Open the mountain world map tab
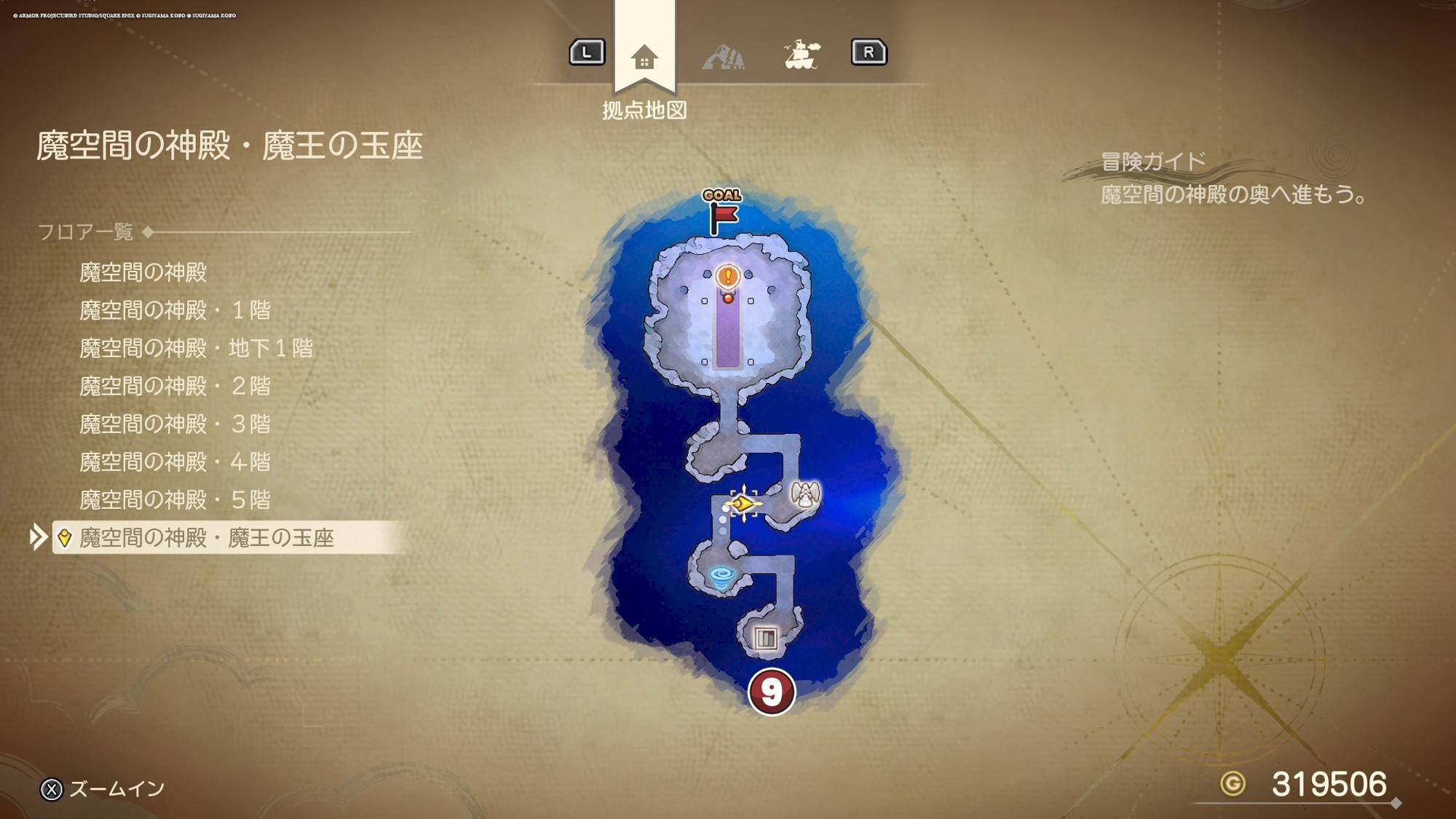Image resolution: width=1456 pixels, height=819 pixels. [723, 57]
